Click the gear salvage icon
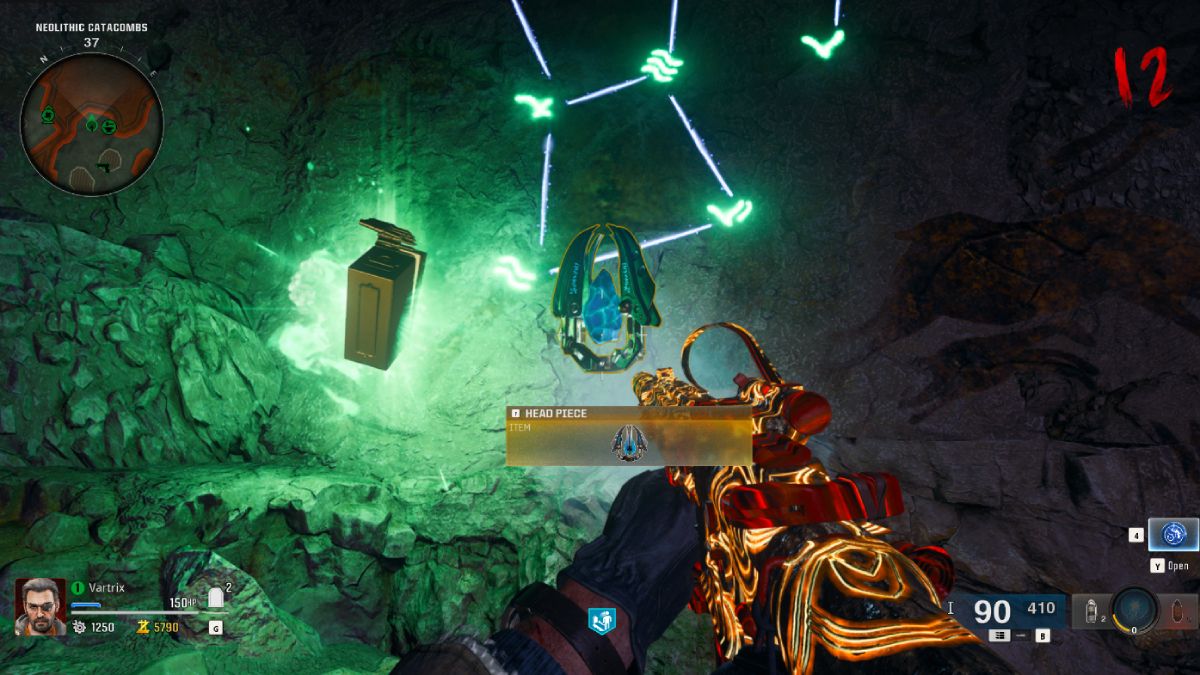1200x675 pixels. [80, 628]
